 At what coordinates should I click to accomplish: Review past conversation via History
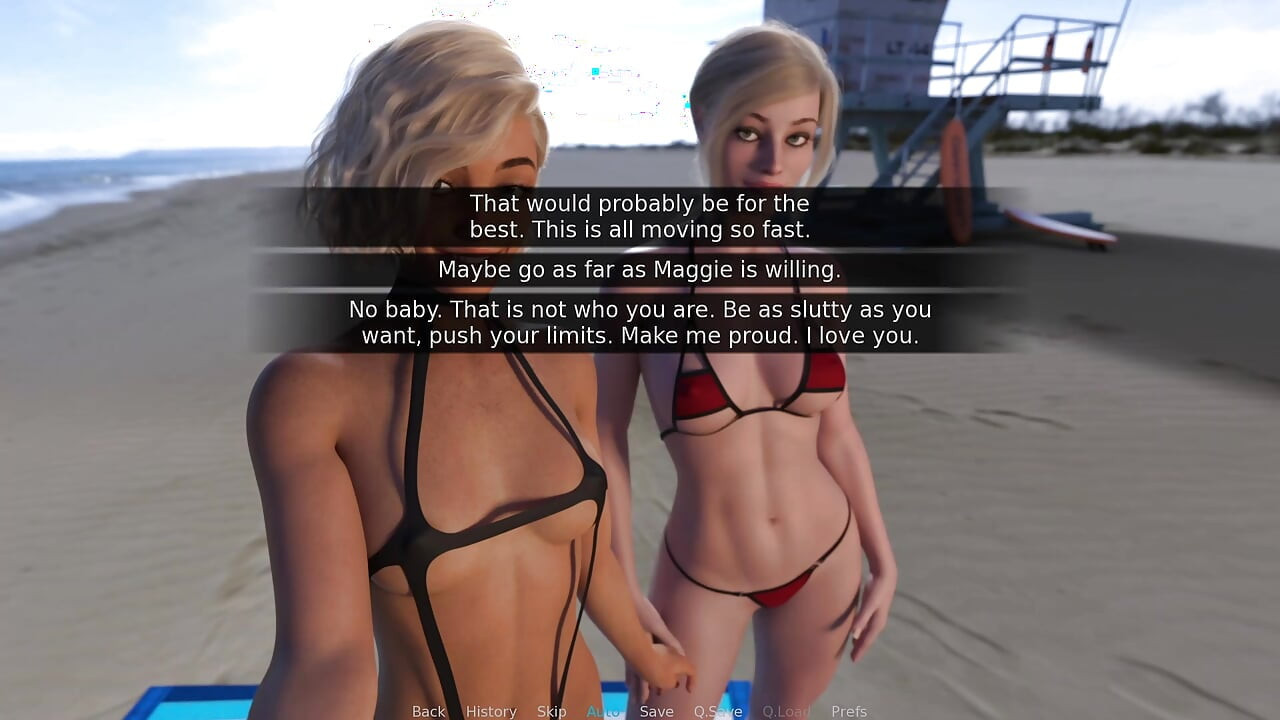491,711
